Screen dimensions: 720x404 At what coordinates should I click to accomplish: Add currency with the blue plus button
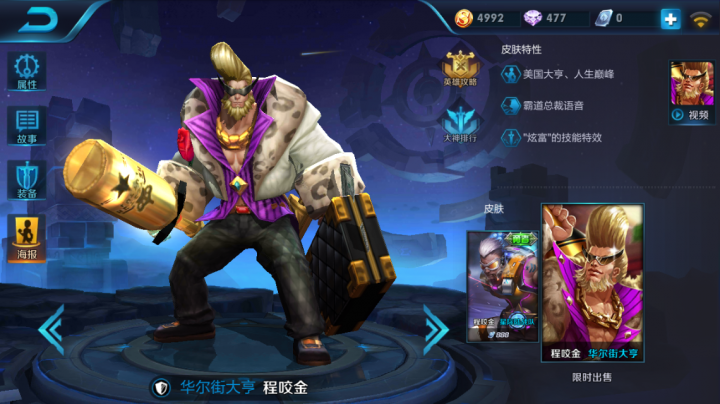pyautogui.click(x=669, y=18)
